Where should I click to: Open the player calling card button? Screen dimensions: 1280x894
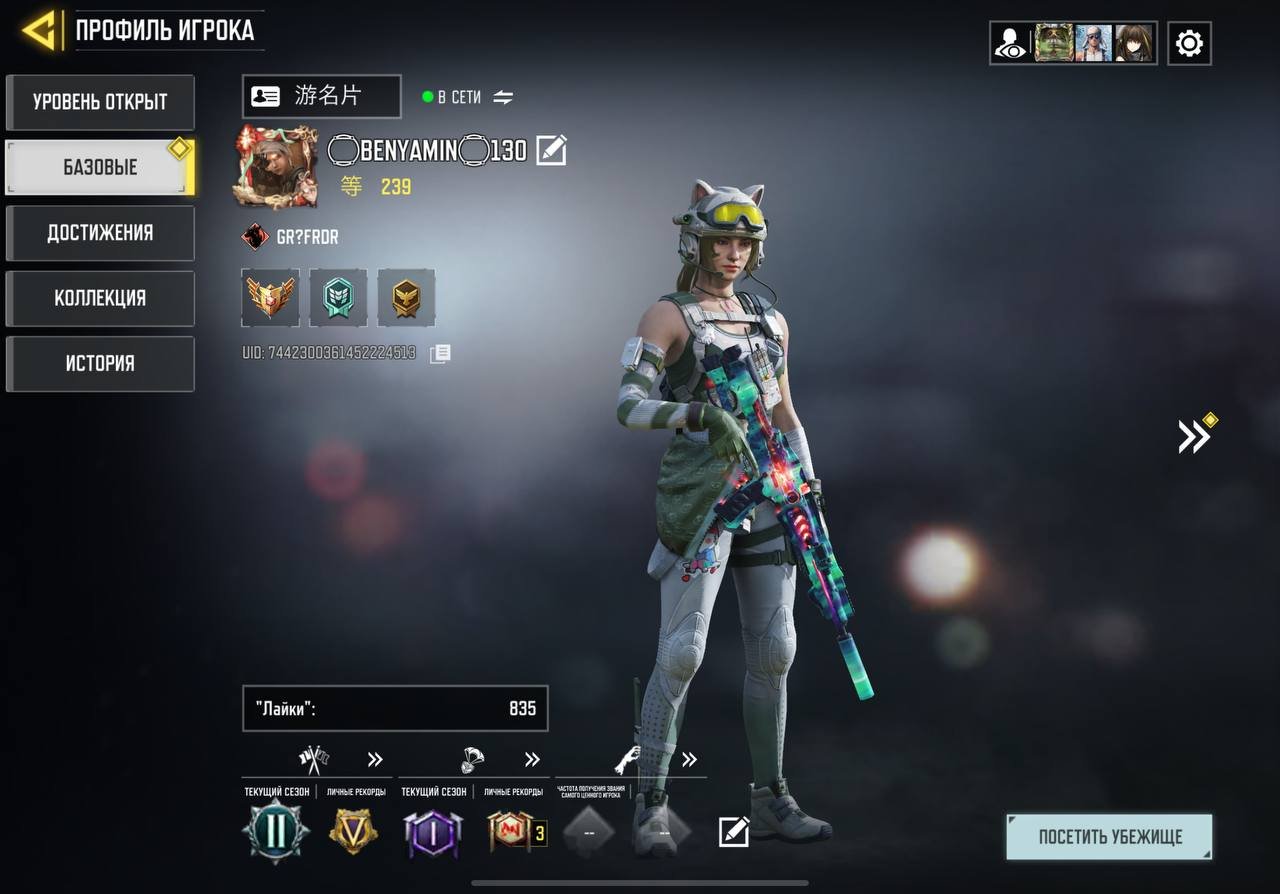click(x=321, y=97)
